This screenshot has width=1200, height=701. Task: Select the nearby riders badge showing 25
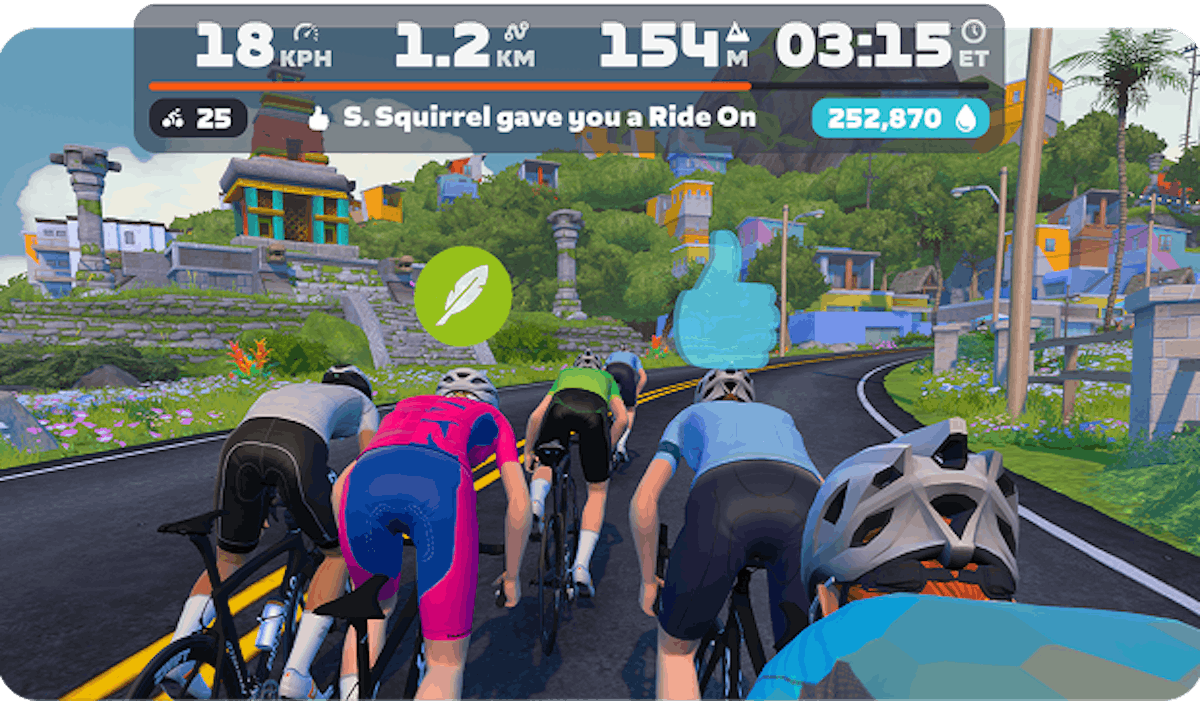[x=197, y=119]
